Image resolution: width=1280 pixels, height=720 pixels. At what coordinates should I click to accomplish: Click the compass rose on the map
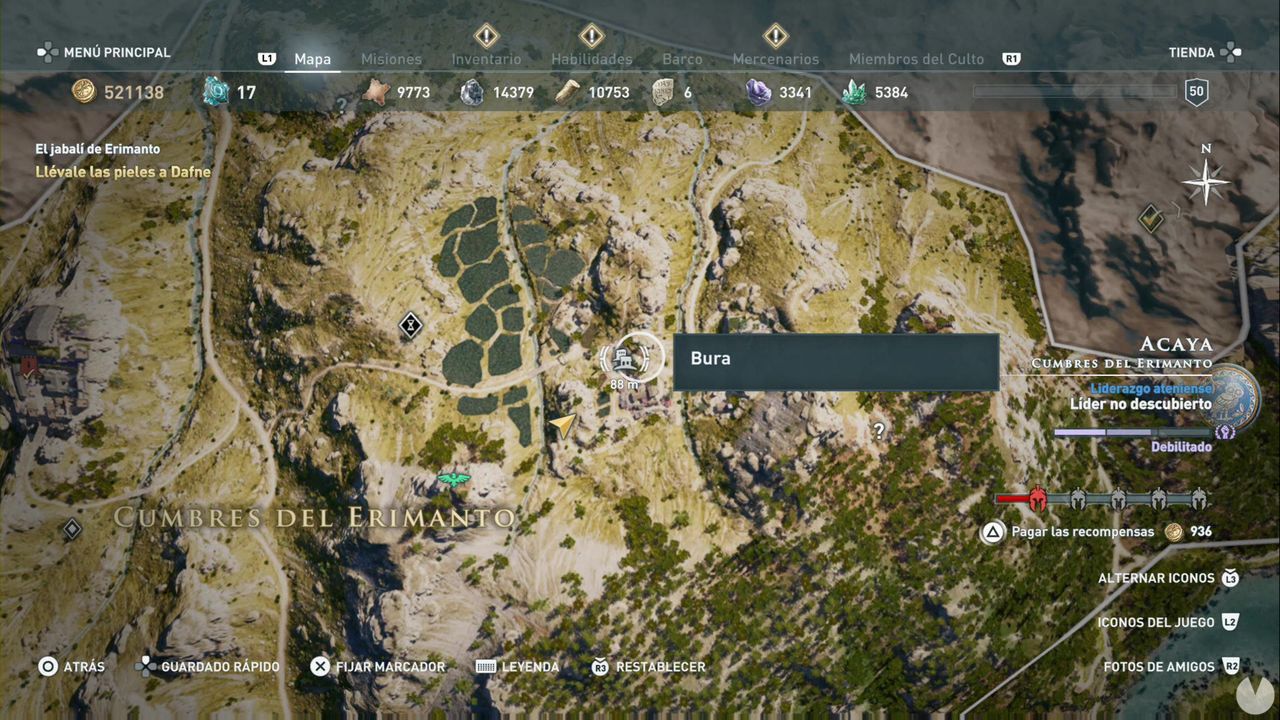coord(1207,182)
